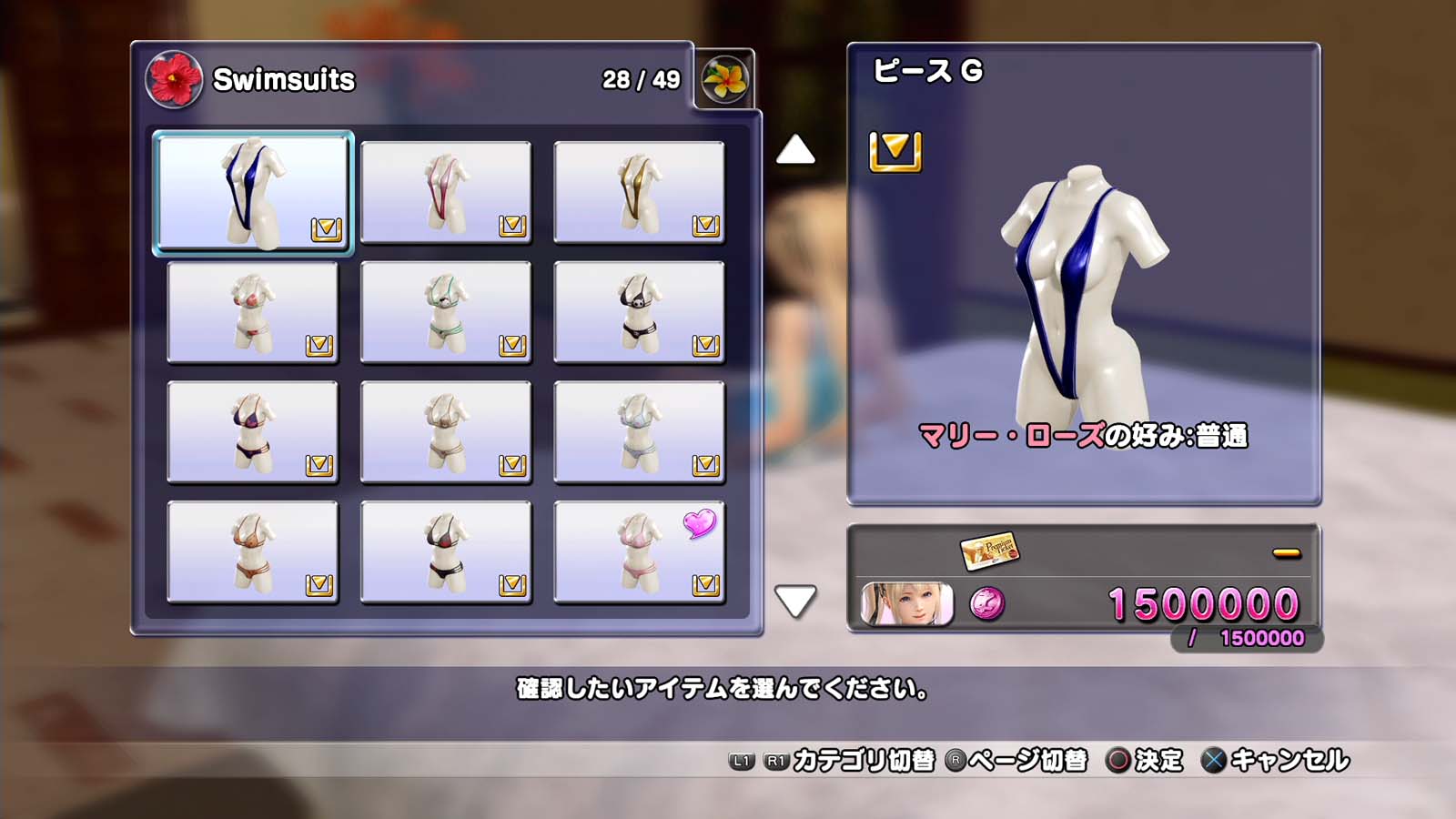The height and width of the screenshot is (819, 1456).
Task: Switch to the yellow flower category tab
Action: point(724,79)
